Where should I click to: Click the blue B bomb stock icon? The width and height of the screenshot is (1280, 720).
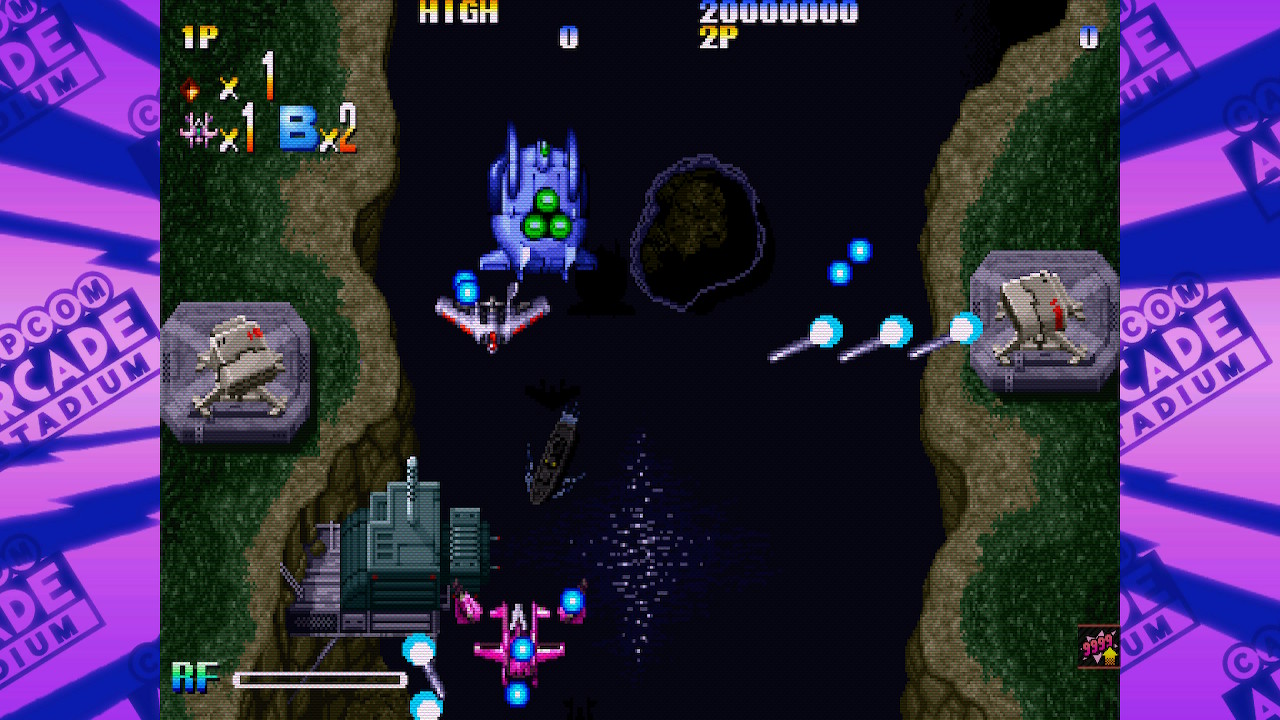click(299, 129)
